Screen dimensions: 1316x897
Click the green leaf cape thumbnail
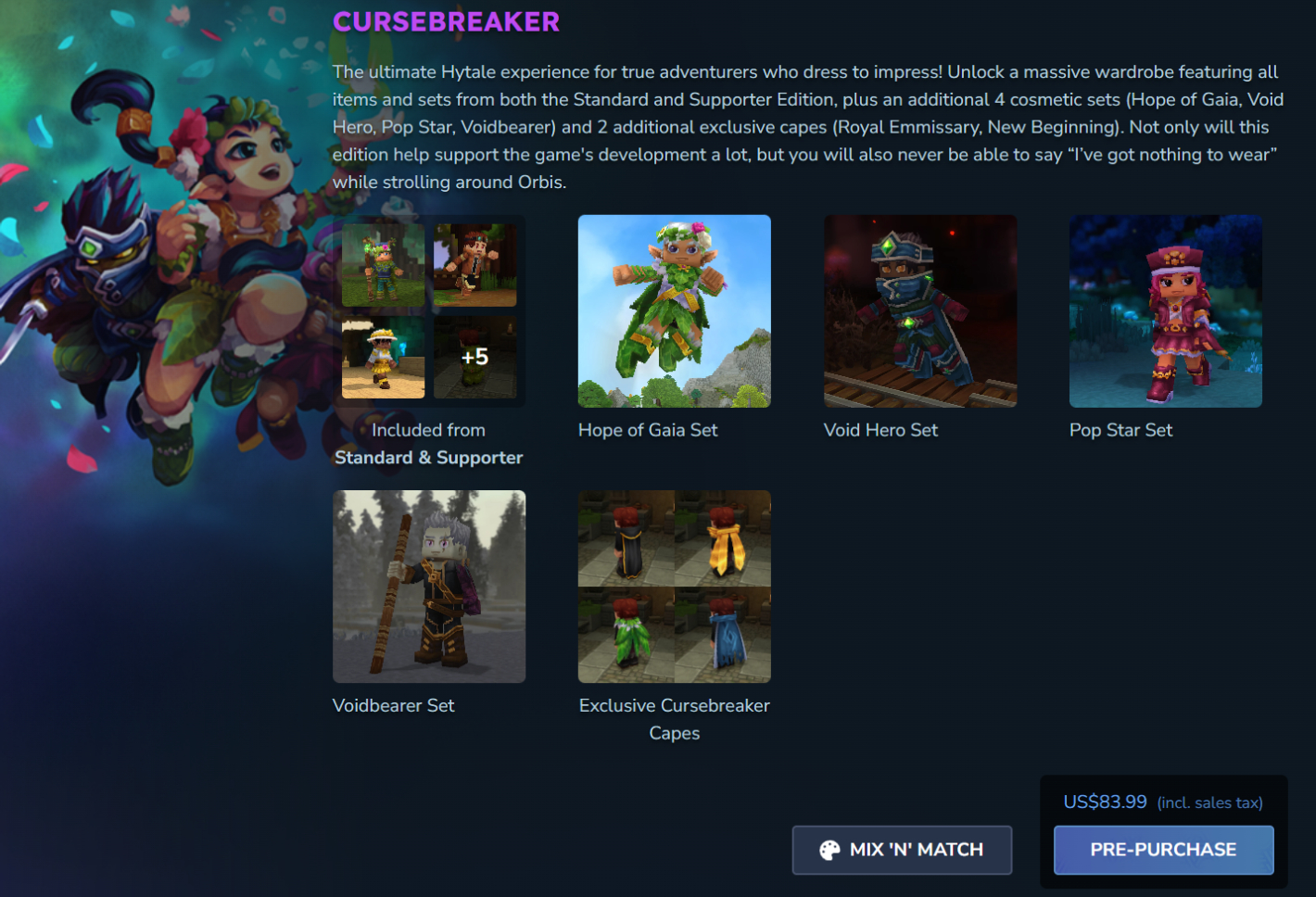pos(626,633)
